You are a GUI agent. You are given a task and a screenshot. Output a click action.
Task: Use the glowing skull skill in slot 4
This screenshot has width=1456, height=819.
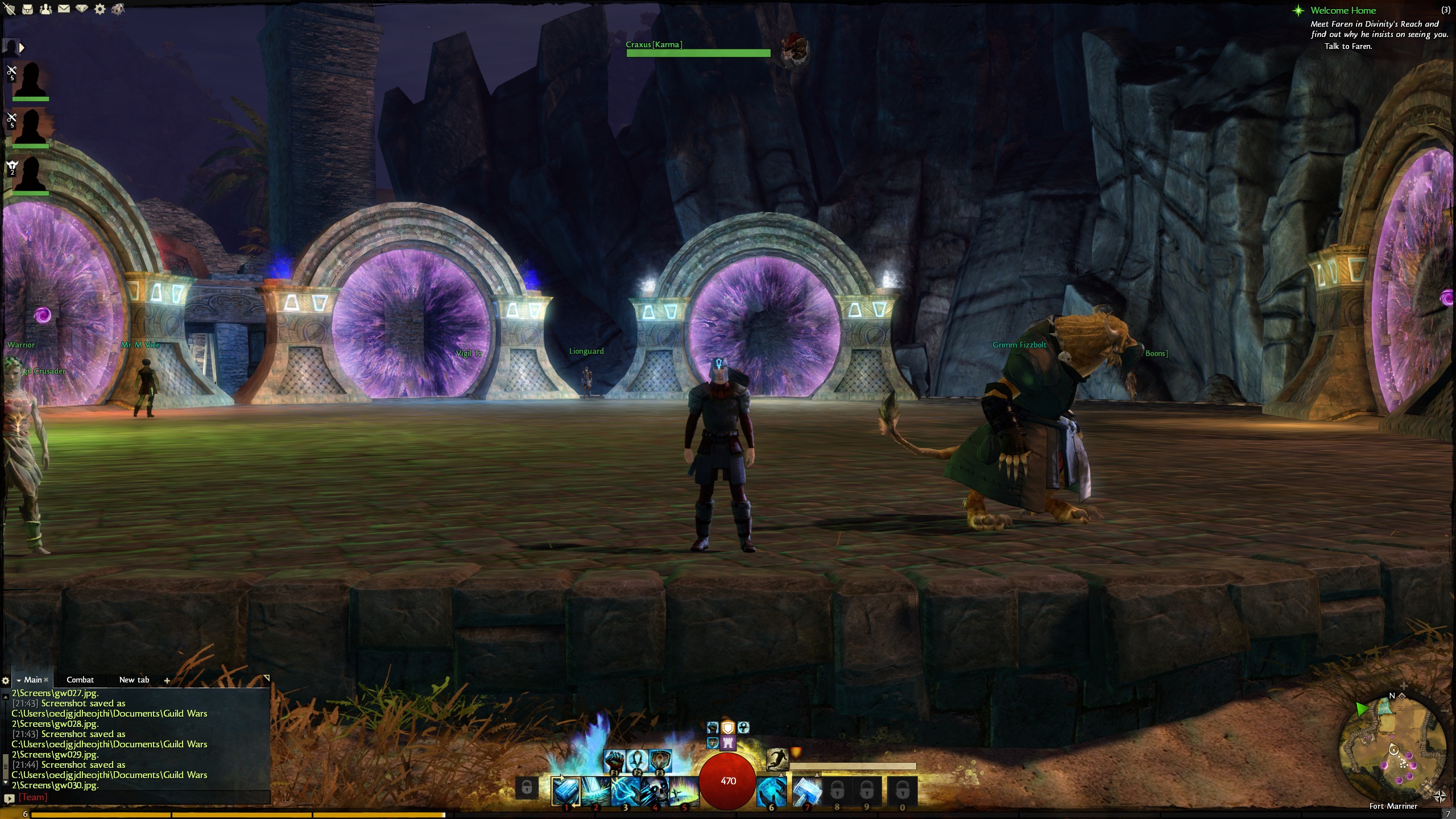655,791
